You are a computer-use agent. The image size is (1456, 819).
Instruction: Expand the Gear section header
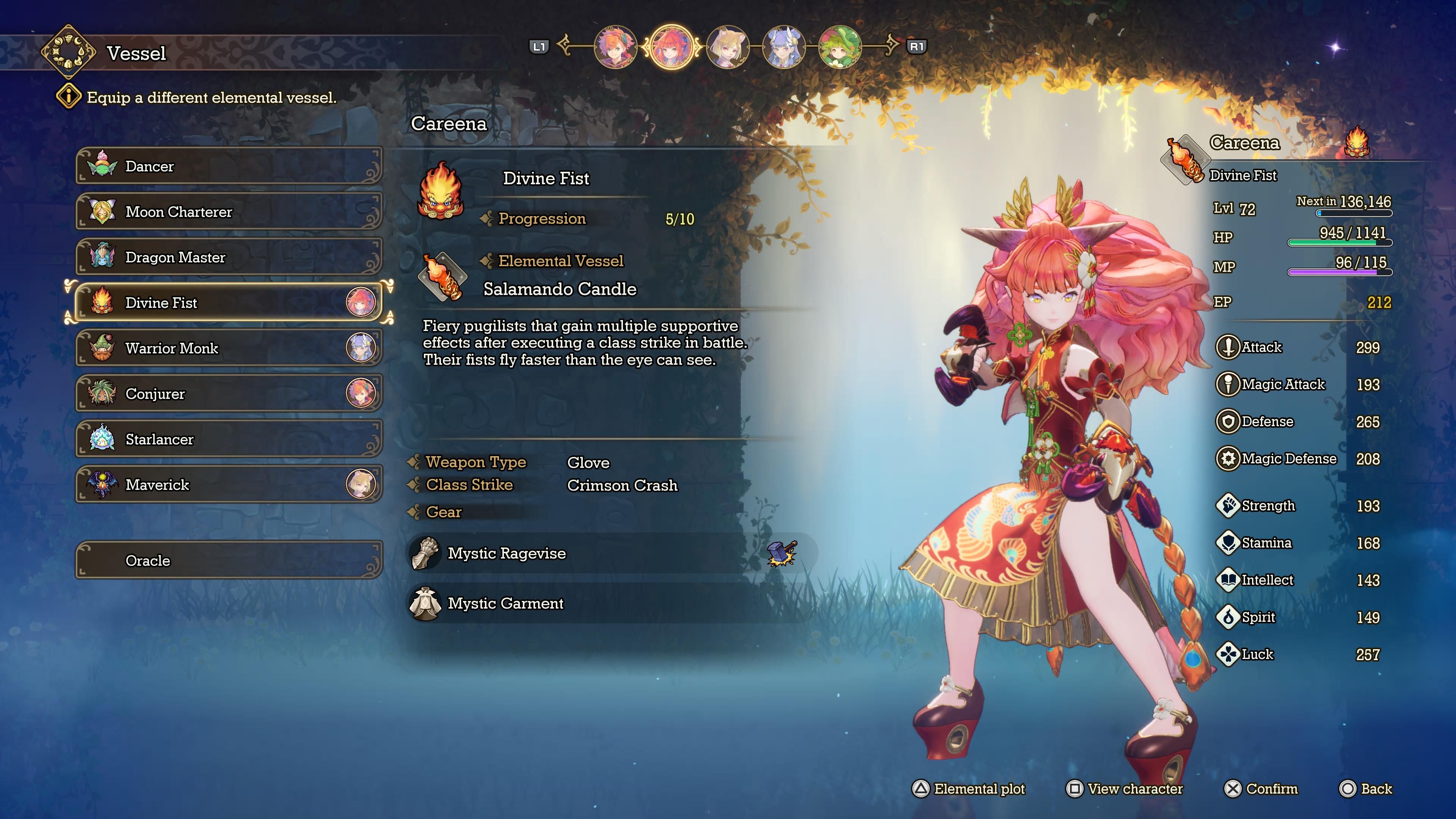pos(445,512)
